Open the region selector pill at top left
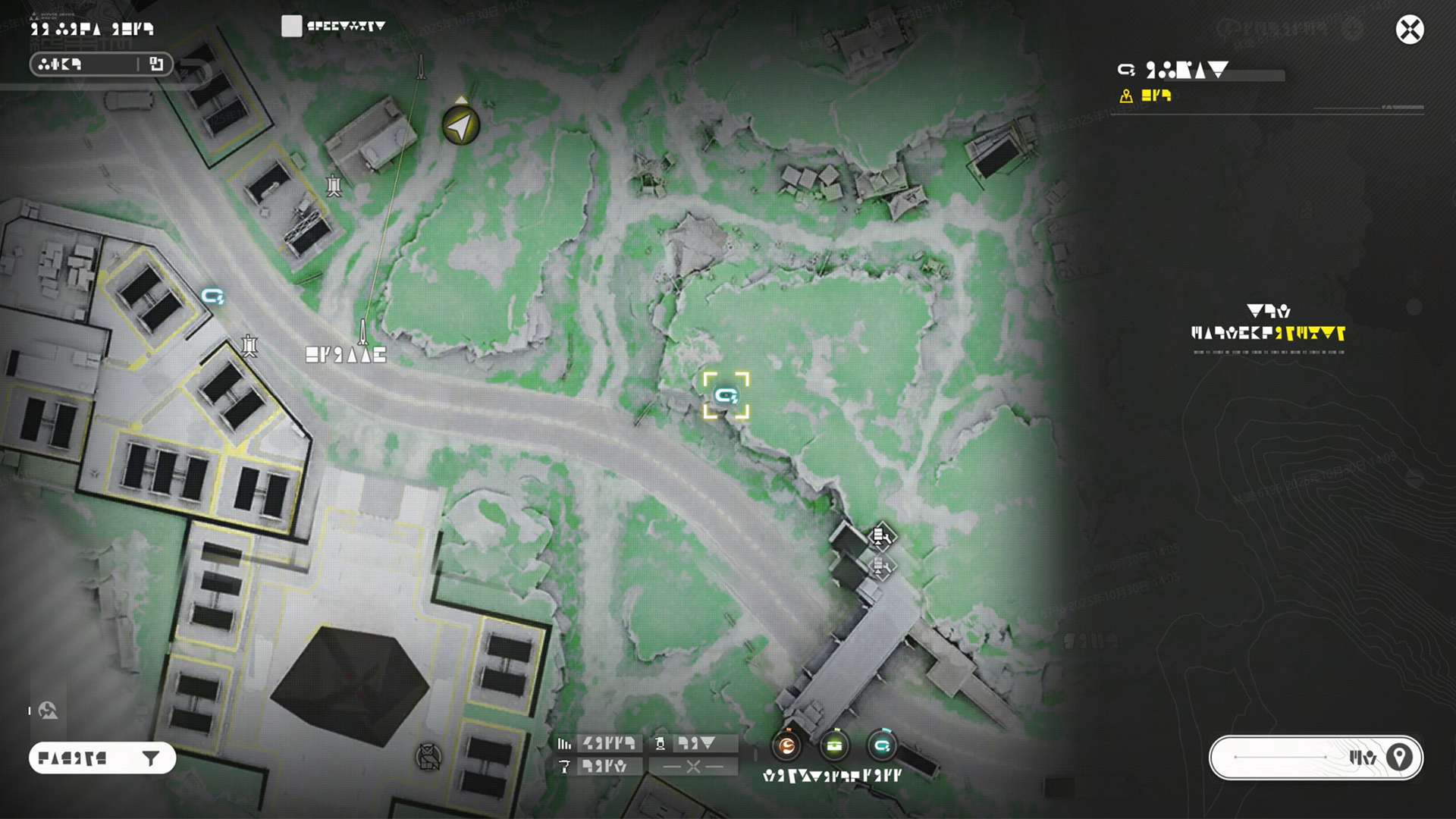The width and height of the screenshot is (1456, 819). tap(101, 64)
